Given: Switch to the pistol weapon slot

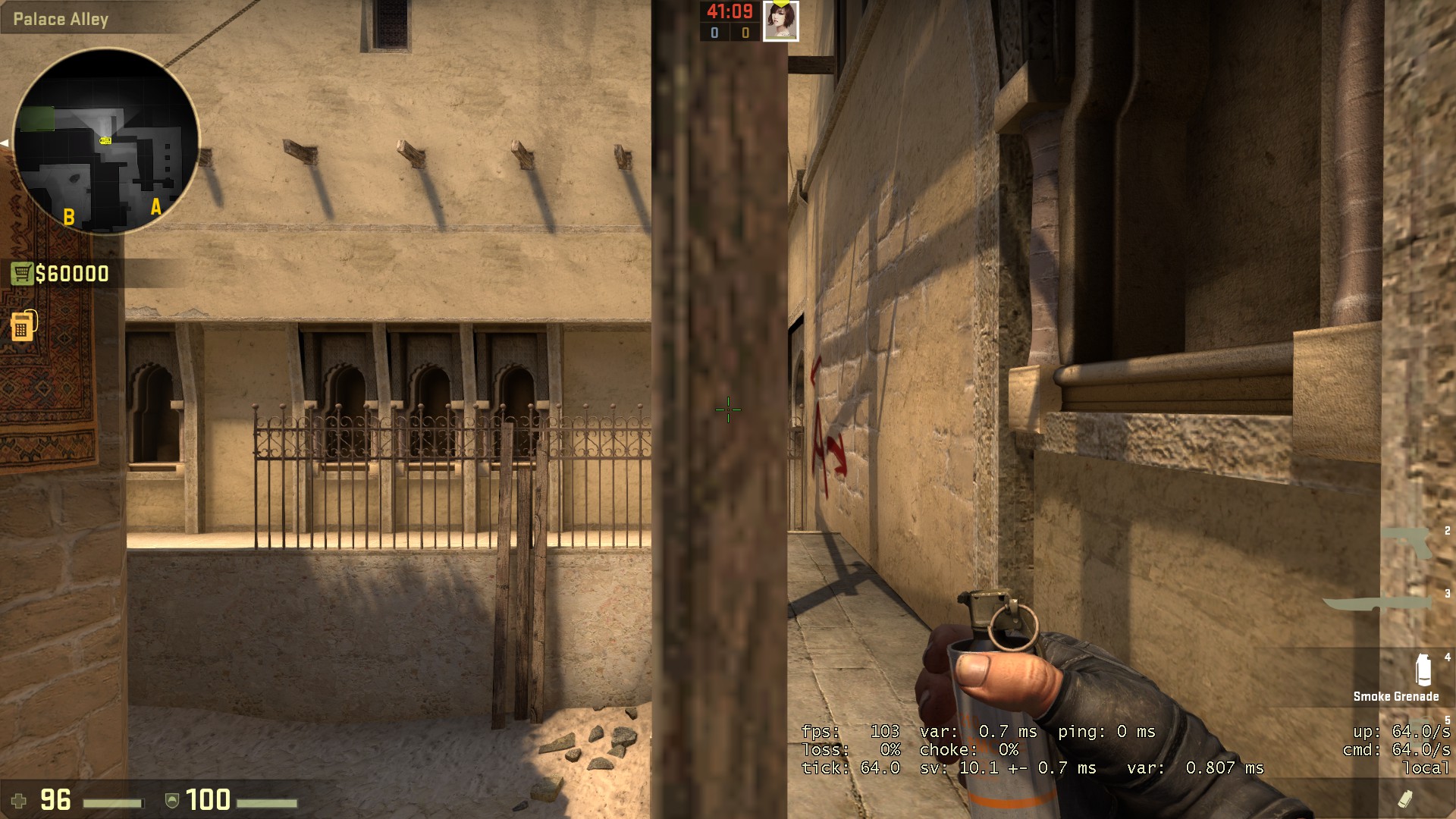Looking at the screenshot, I should pyautogui.click(x=1407, y=542).
